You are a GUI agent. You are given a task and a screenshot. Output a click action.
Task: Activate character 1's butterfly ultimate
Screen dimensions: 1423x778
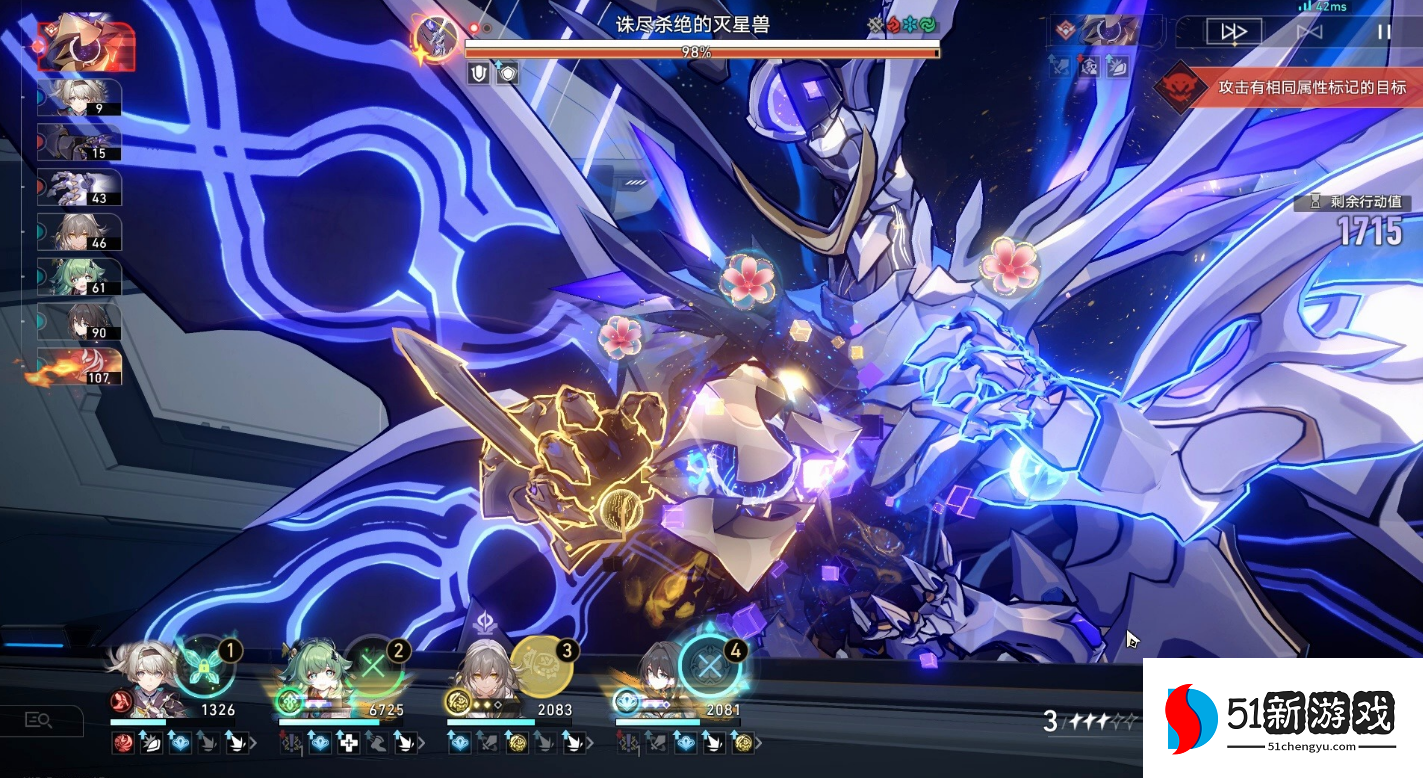(x=204, y=666)
